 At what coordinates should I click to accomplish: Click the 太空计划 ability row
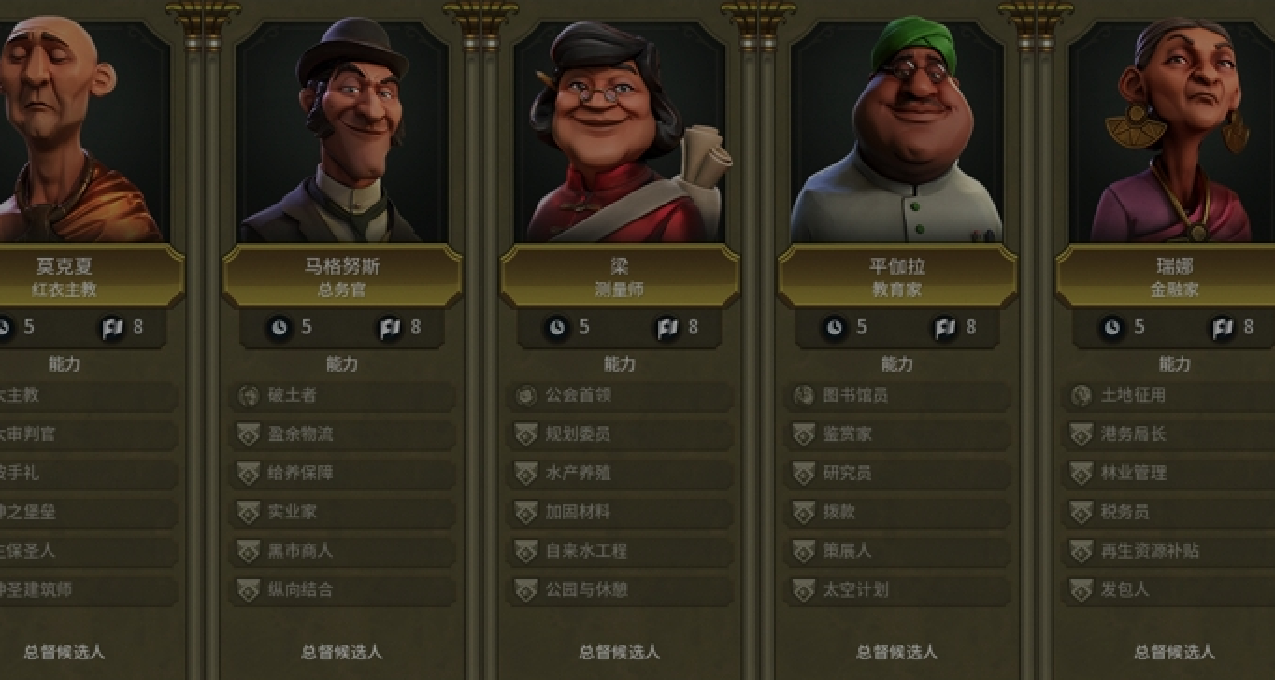[x=897, y=590]
